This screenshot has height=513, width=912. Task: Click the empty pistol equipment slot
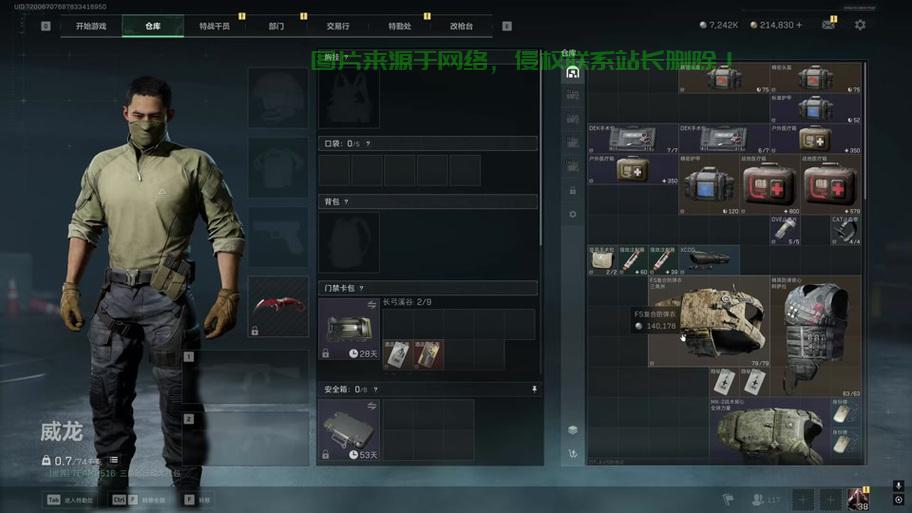tap(278, 236)
